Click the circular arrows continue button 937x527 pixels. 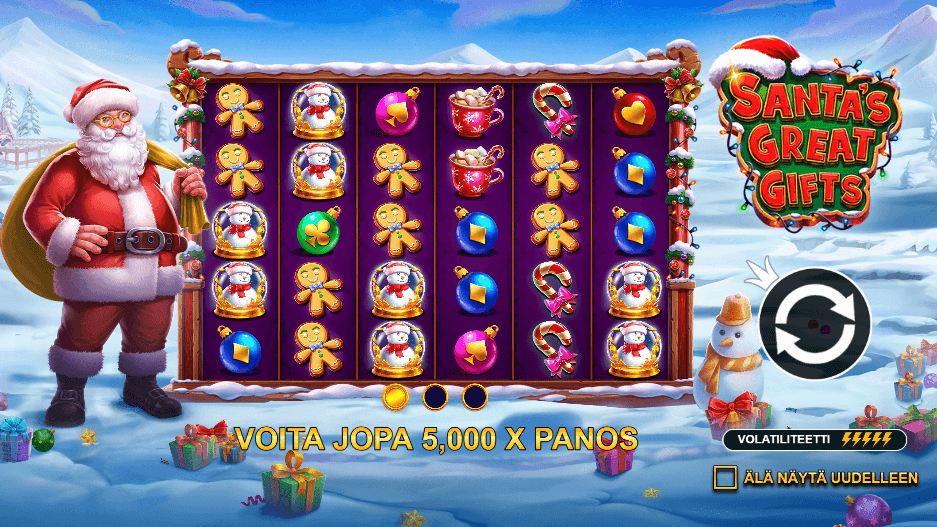point(814,323)
